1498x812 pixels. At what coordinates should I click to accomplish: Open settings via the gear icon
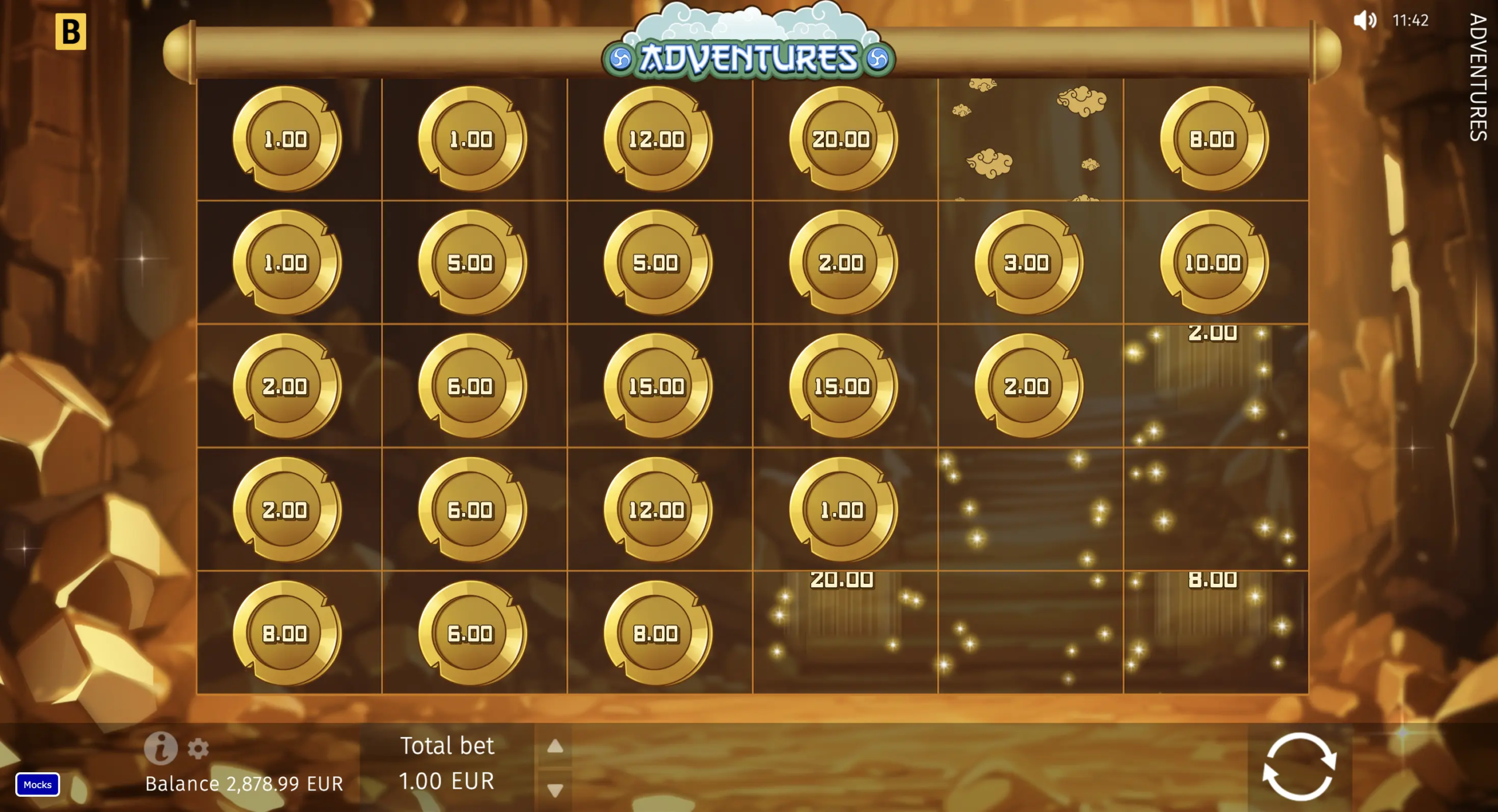tap(198, 748)
